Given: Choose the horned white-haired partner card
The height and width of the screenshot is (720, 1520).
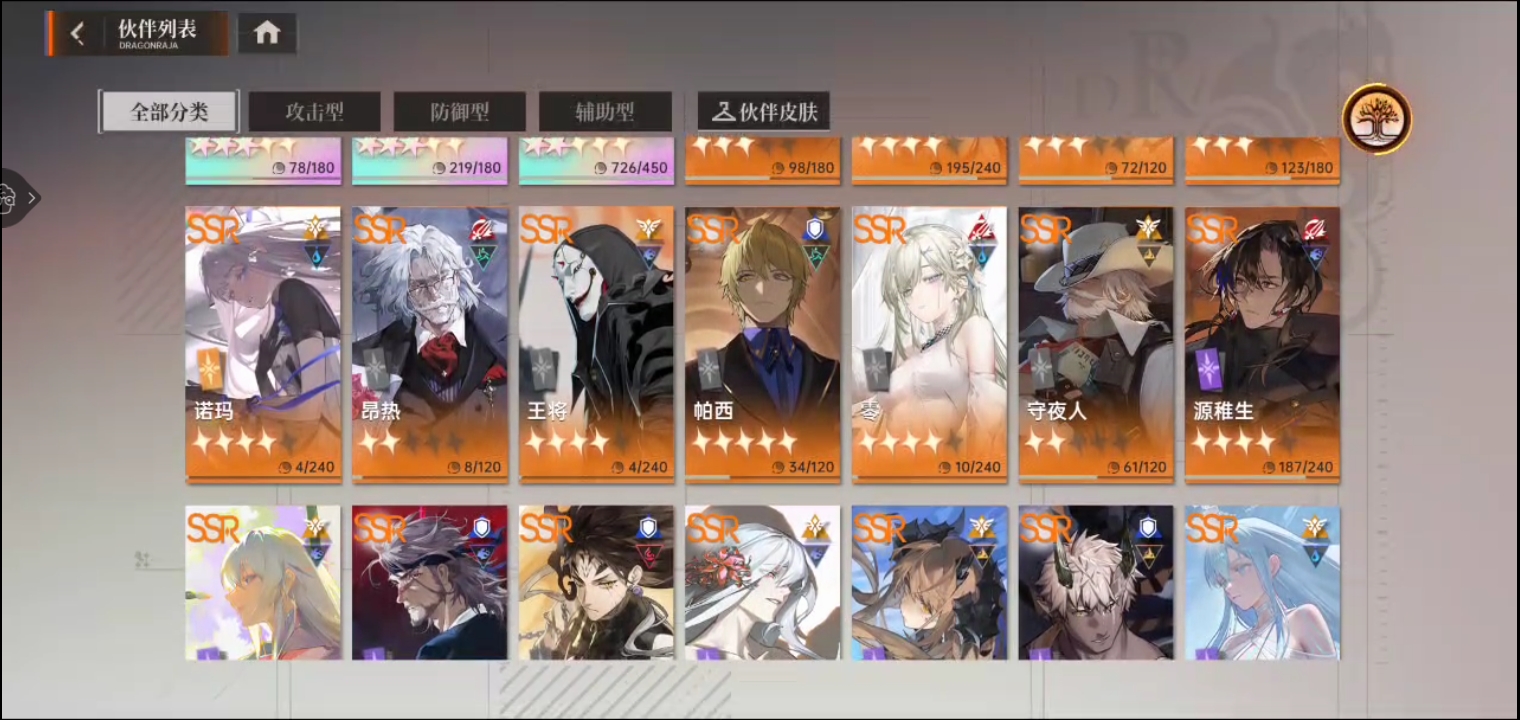Looking at the screenshot, I should (x=1096, y=582).
